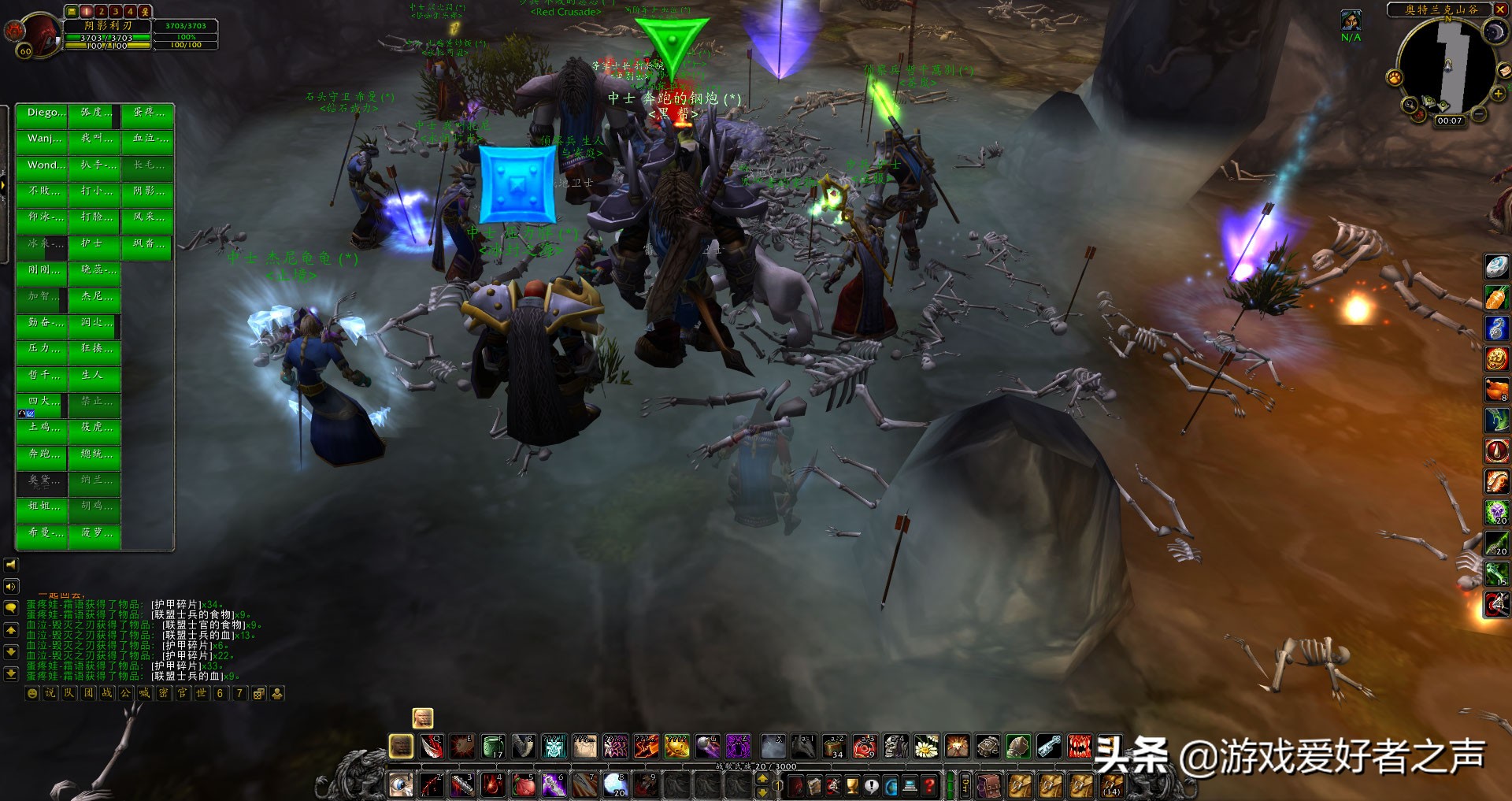Zoom in the minimap with the plus button
The image size is (1512, 801).
pos(1499,95)
